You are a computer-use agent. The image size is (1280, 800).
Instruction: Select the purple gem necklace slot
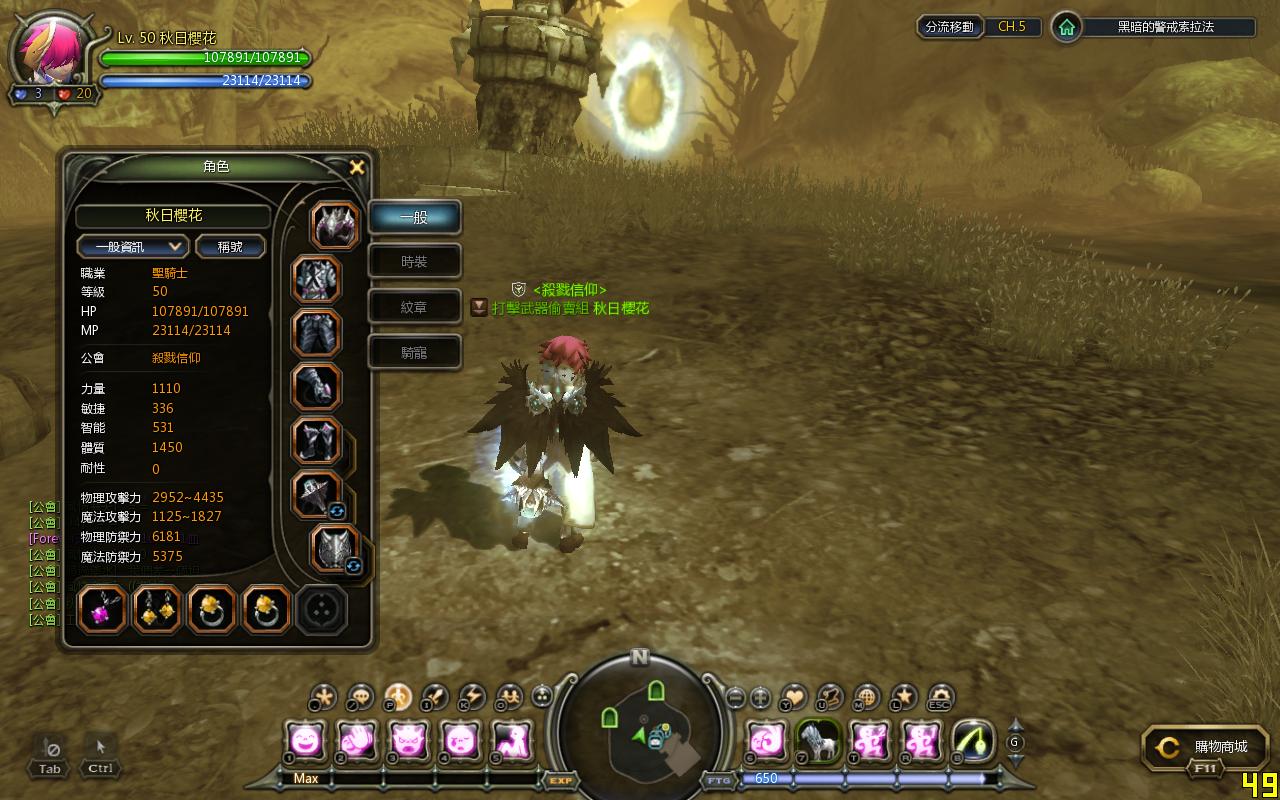102,610
